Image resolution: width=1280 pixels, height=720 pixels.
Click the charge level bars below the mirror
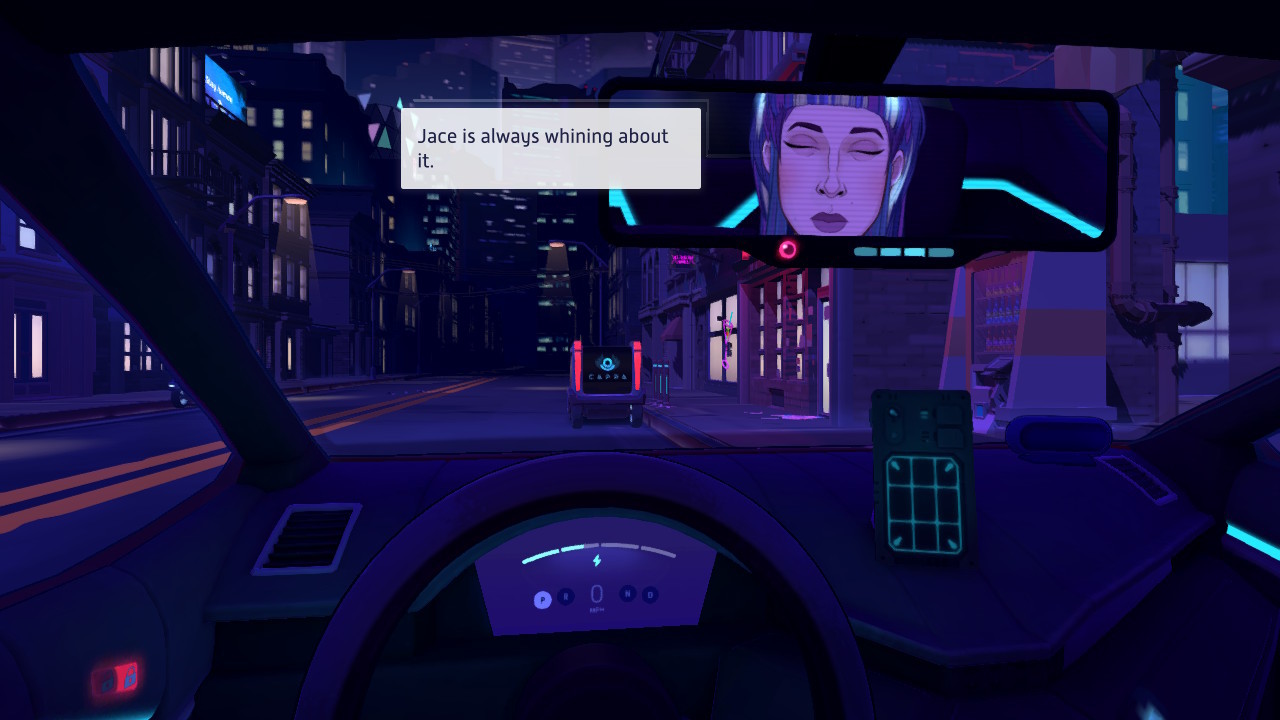pos(902,251)
